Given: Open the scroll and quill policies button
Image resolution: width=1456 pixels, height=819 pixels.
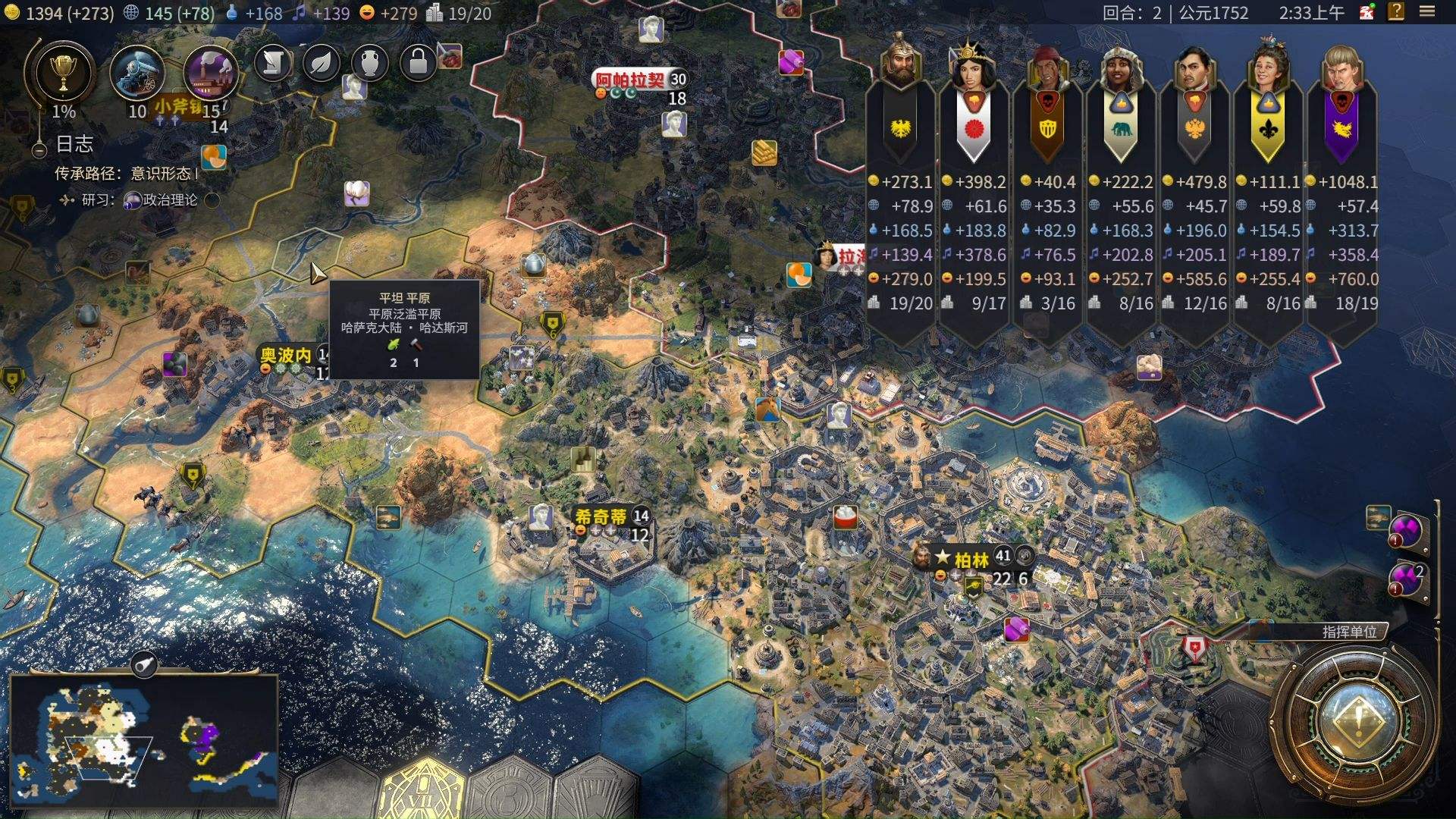Looking at the screenshot, I should [x=273, y=63].
